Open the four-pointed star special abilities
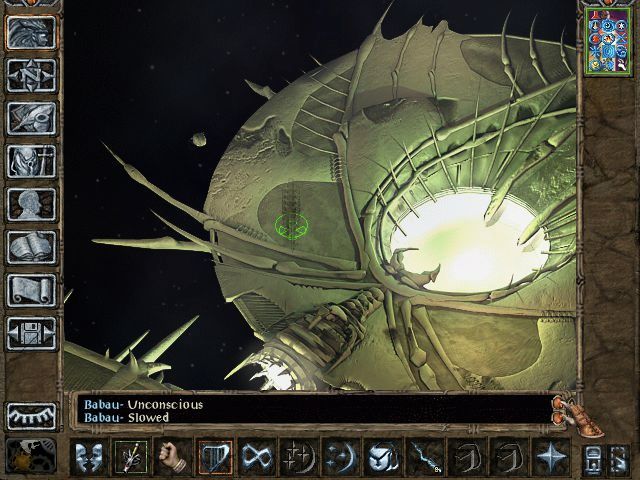Screen dimensions: 640x480 pos(549,457)
